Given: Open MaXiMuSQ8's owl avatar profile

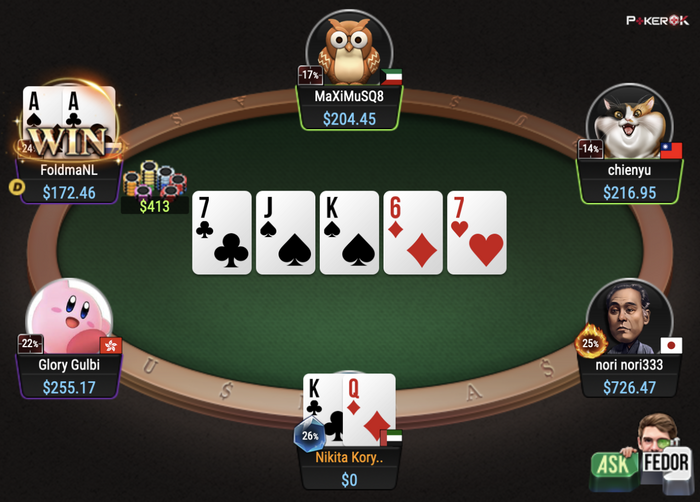Looking at the screenshot, I should click(x=348, y=47).
